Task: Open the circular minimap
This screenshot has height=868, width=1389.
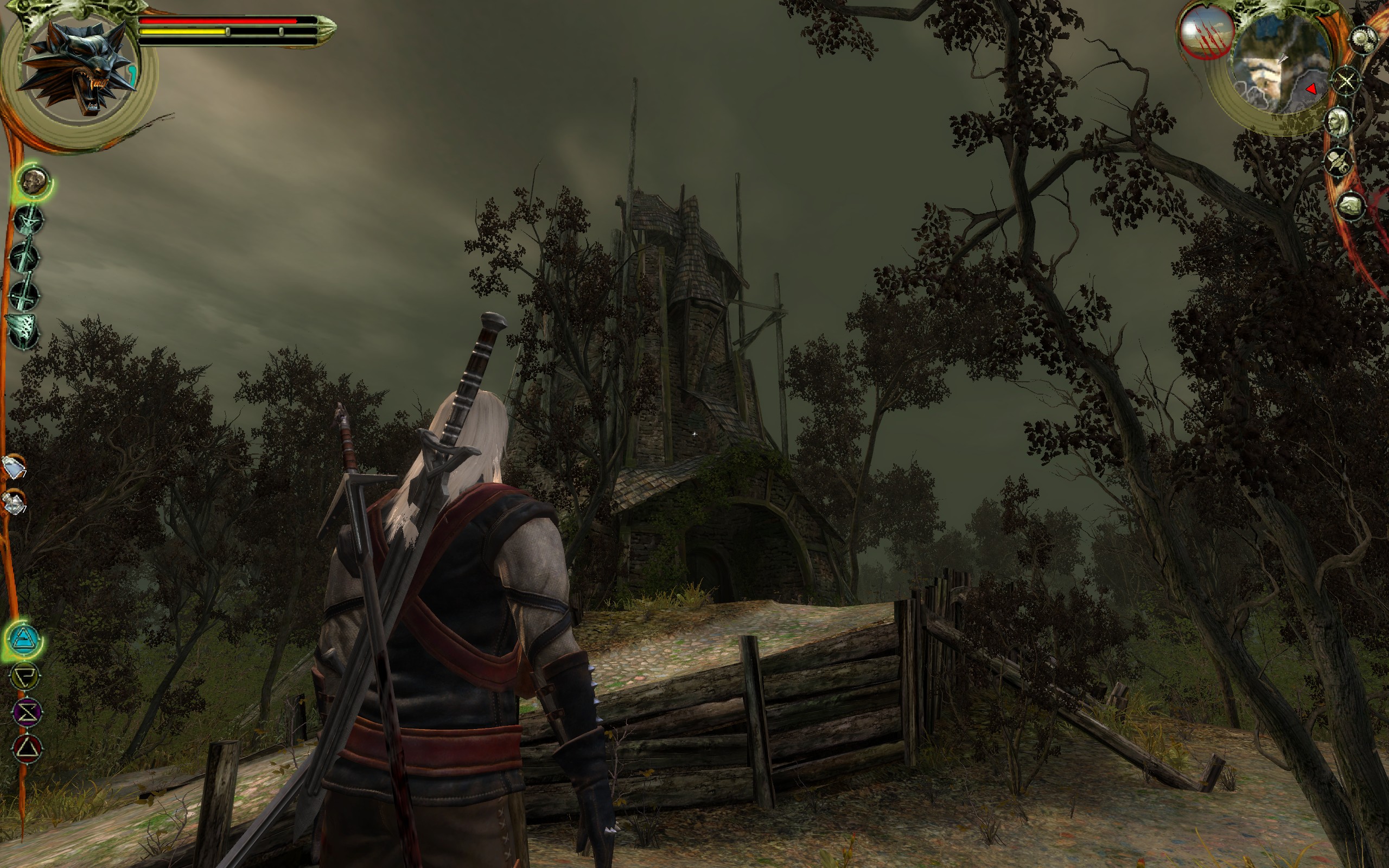Action: coord(1281,65)
